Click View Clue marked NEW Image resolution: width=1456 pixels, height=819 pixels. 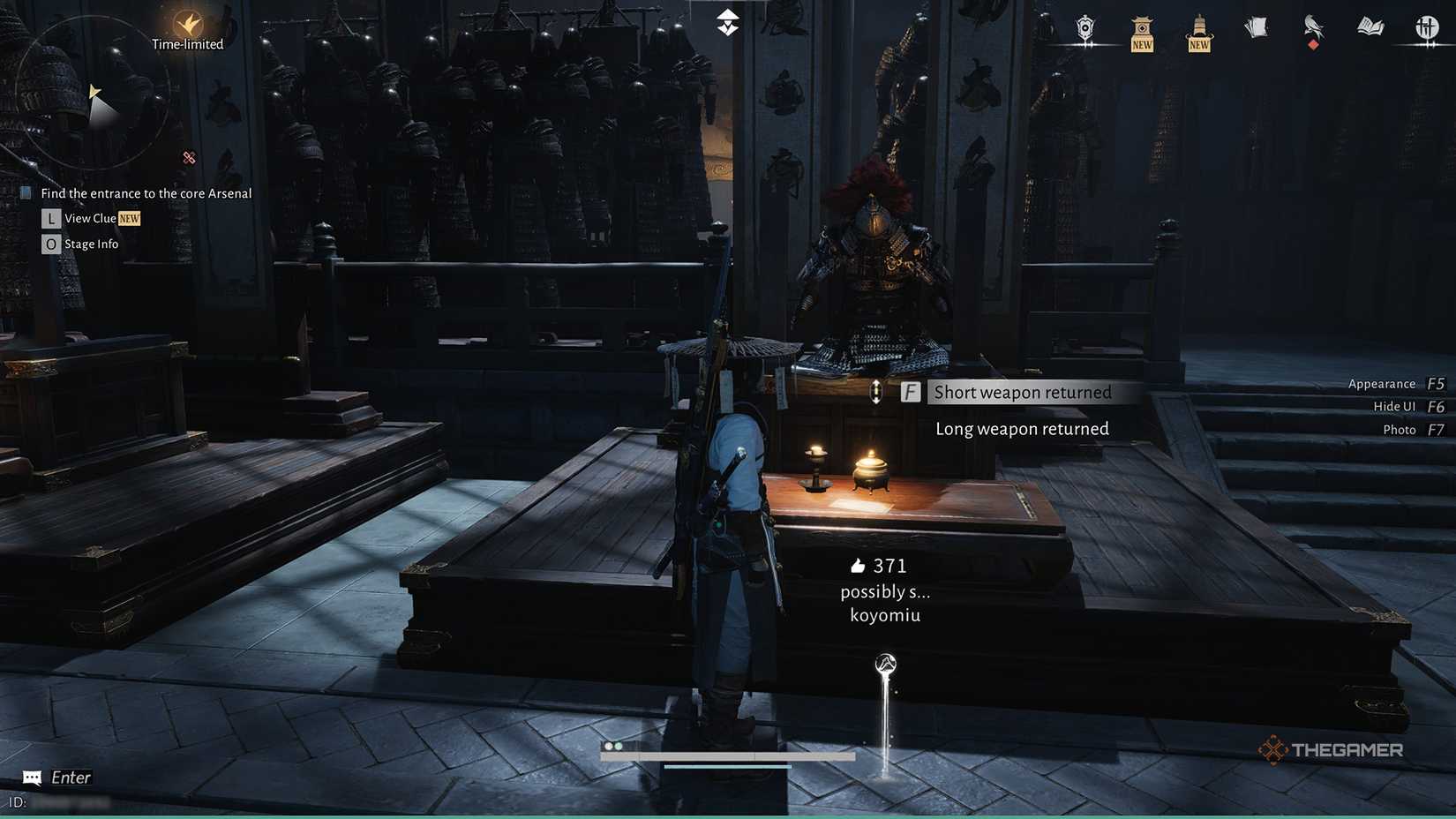click(91, 218)
